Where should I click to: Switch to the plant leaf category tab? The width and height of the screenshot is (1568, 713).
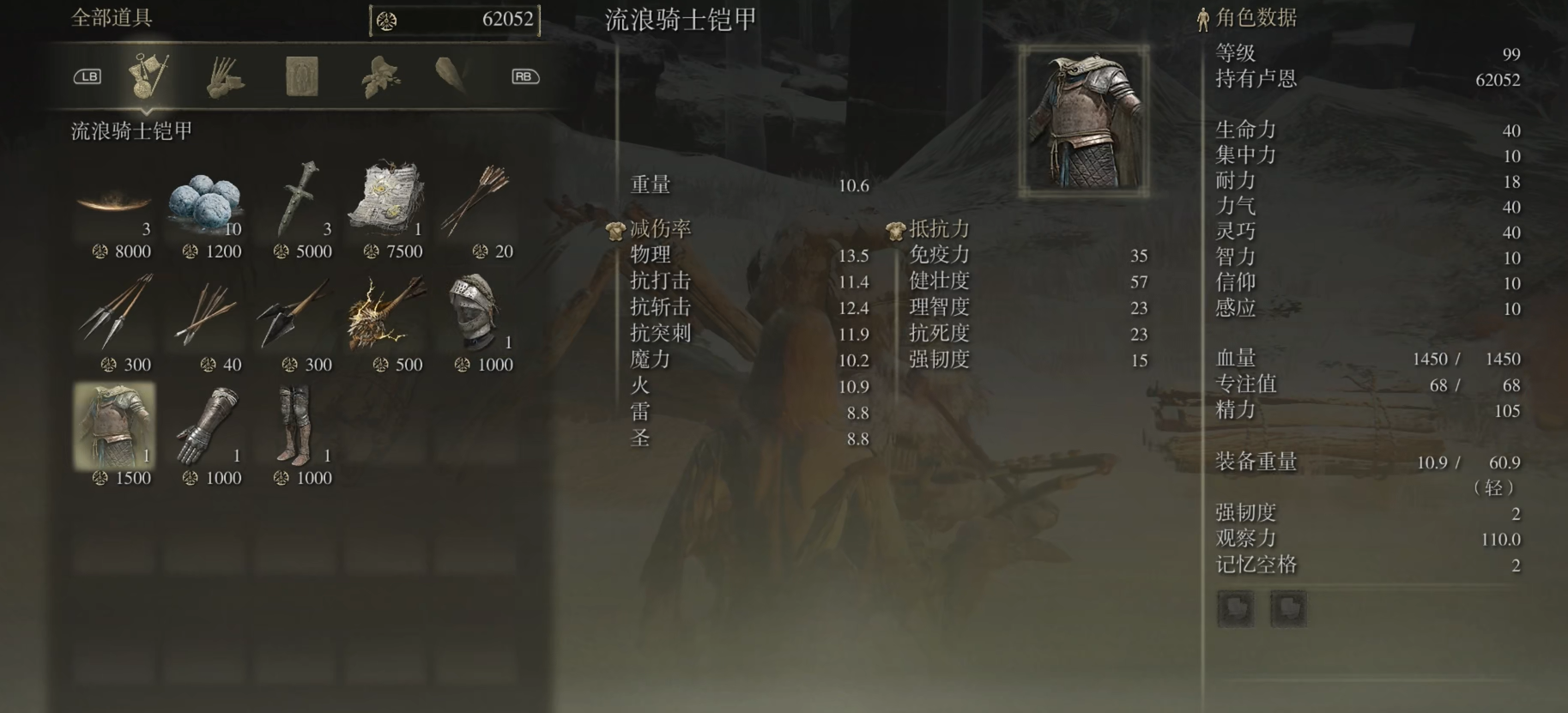(378, 76)
